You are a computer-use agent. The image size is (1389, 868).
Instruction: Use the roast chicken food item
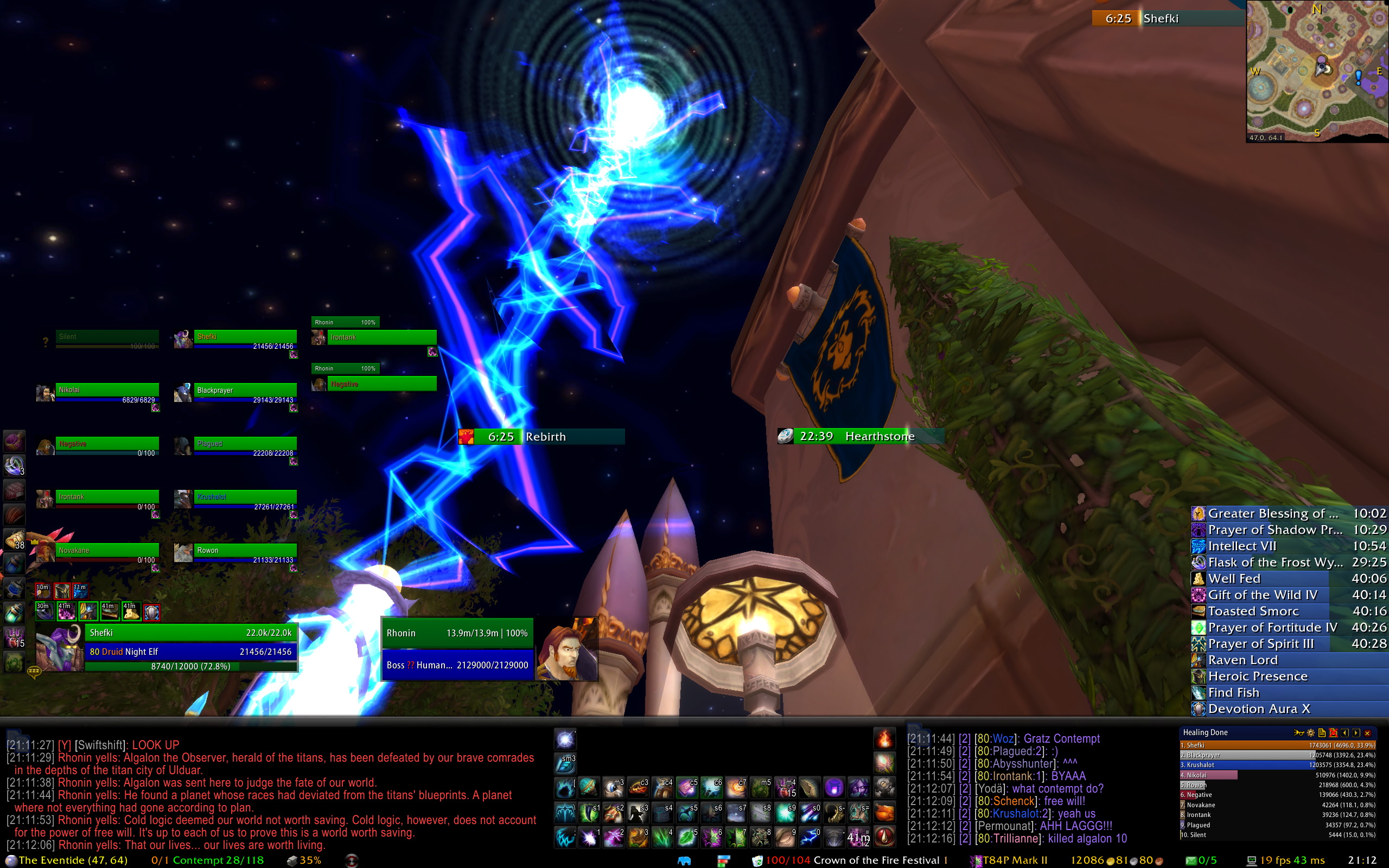(884, 812)
